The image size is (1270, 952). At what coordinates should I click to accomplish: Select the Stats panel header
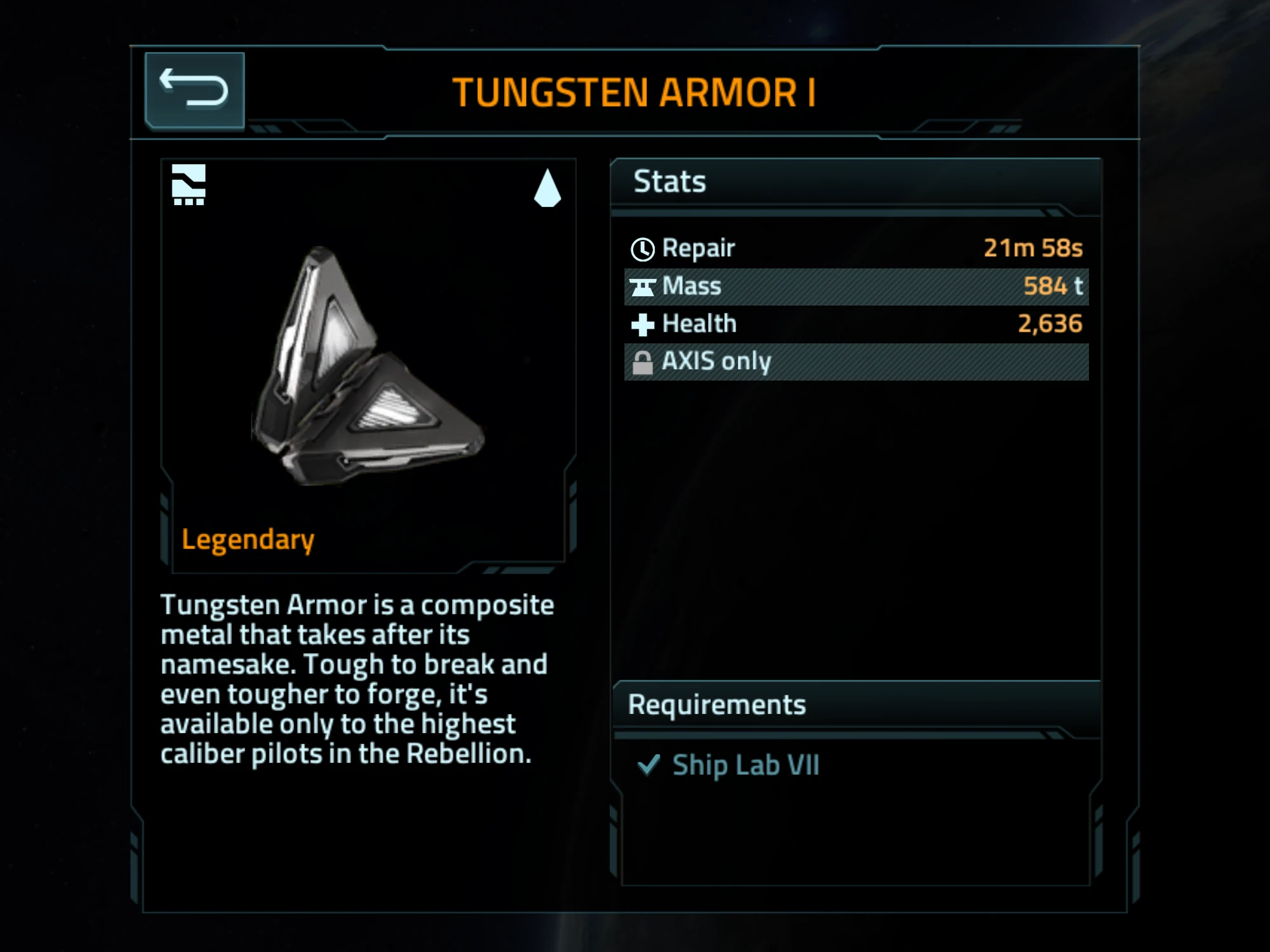pos(669,181)
